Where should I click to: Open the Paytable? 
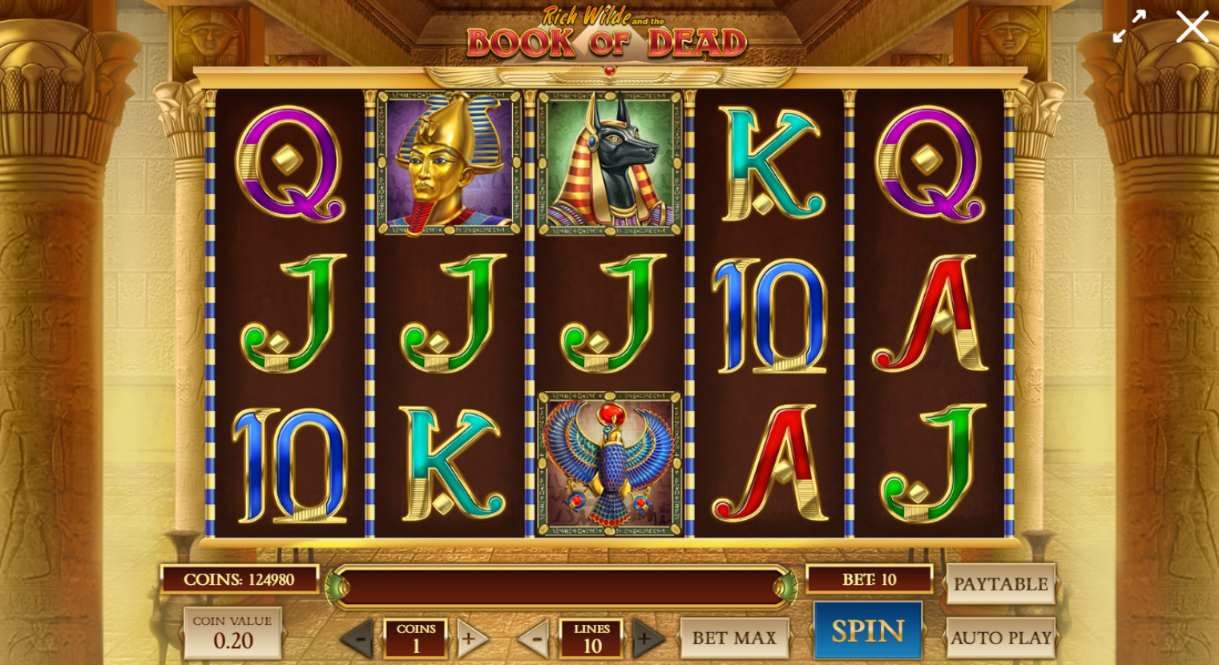(x=1000, y=584)
